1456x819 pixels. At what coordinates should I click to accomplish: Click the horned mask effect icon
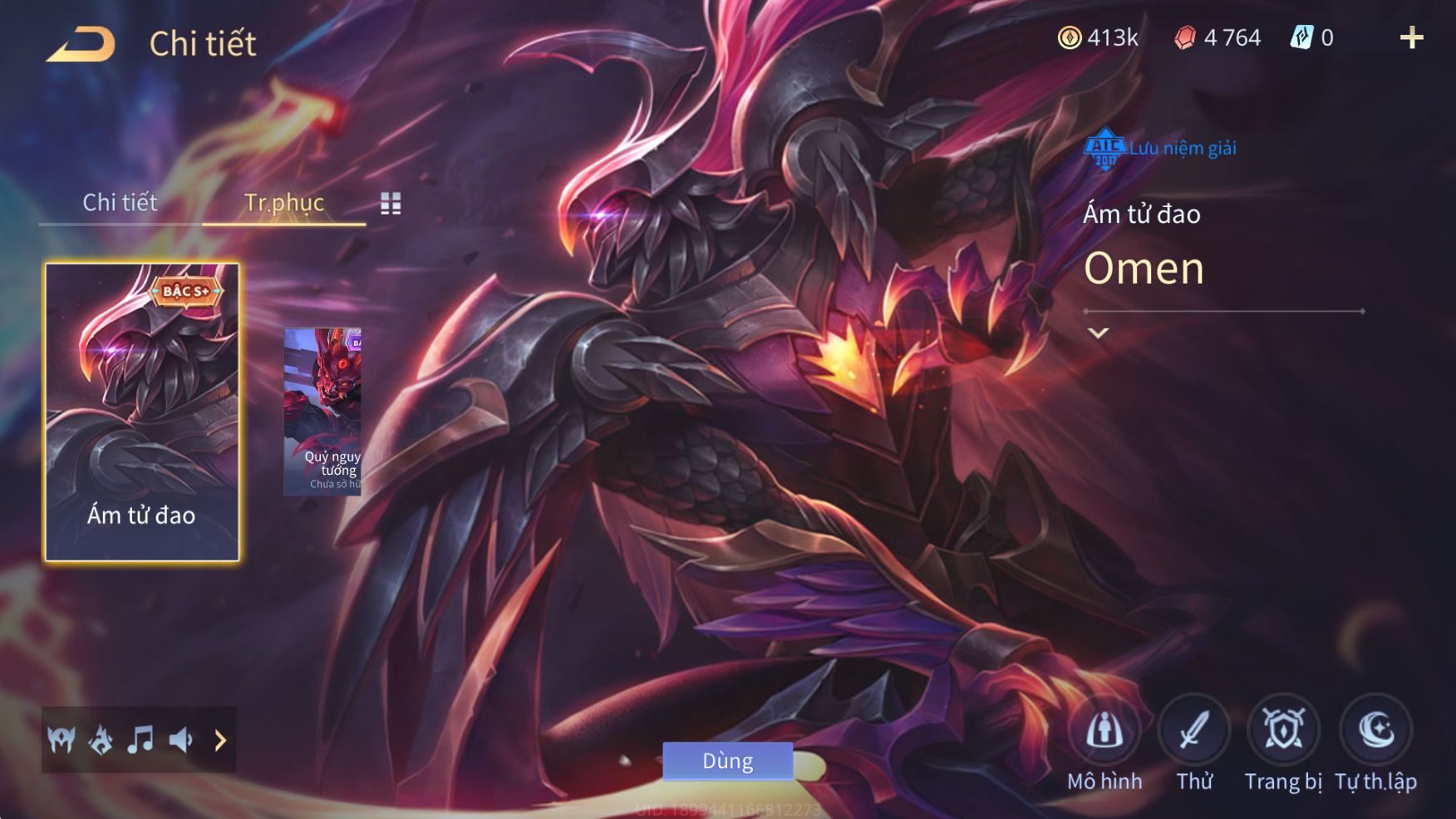coord(61,739)
